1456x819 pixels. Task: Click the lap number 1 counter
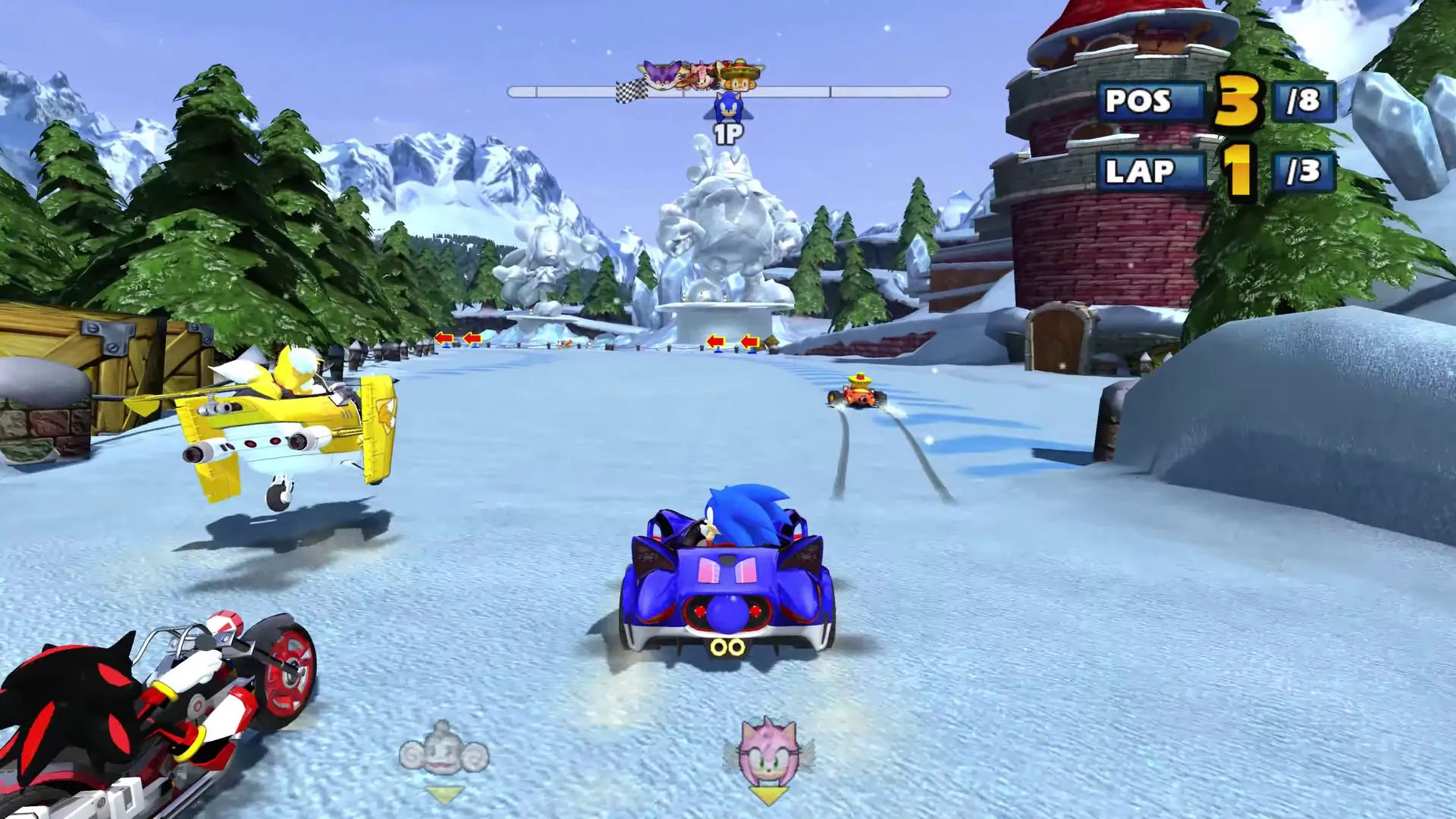1238,170
